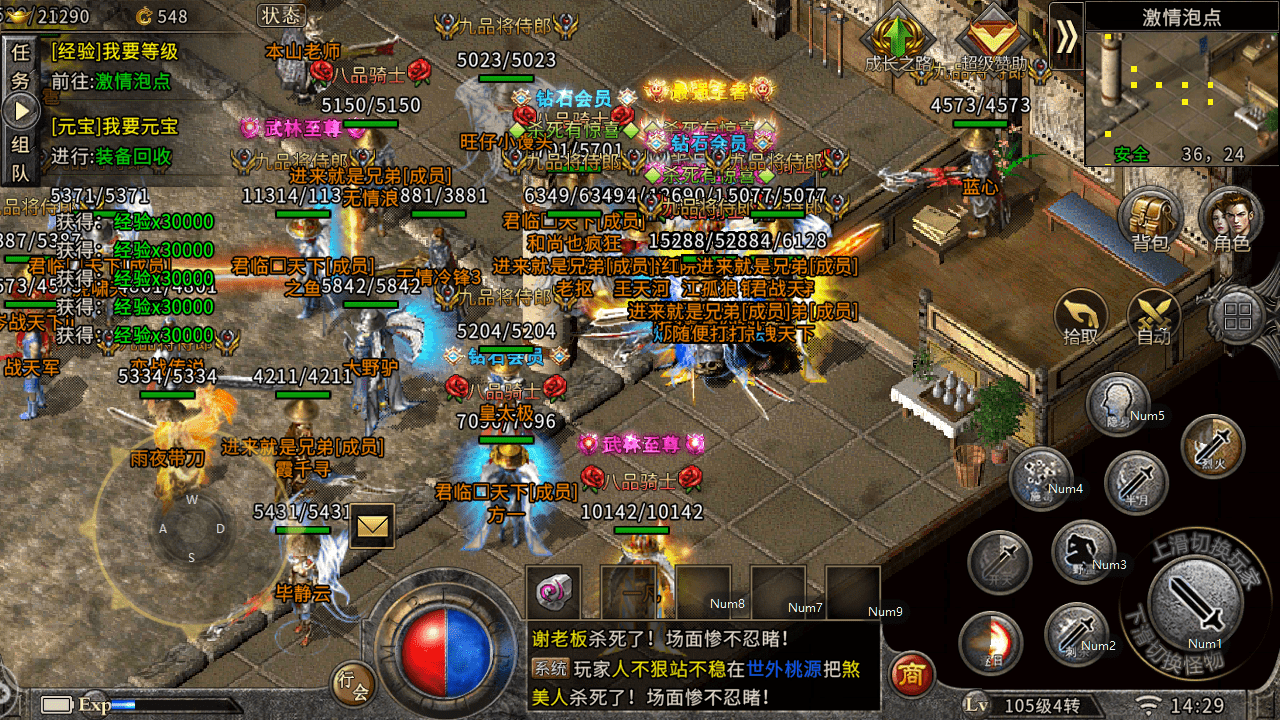
Task: Open the 背包 backpack
Action: coord(1150,220)
